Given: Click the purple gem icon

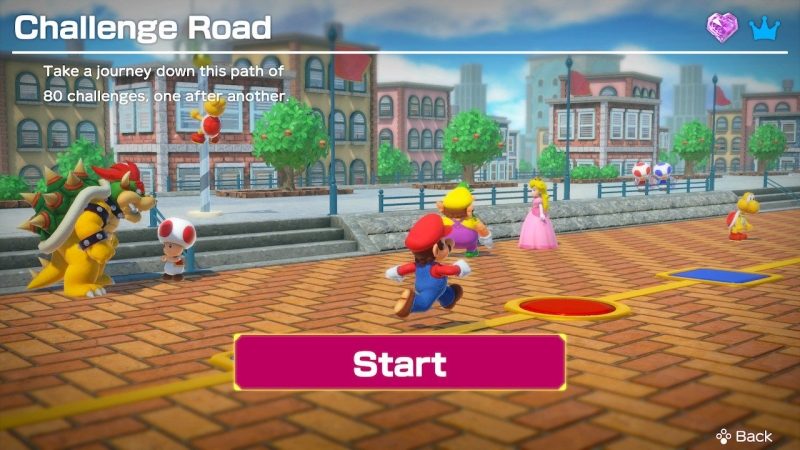Looking at the screenshot, I should 723,26.
